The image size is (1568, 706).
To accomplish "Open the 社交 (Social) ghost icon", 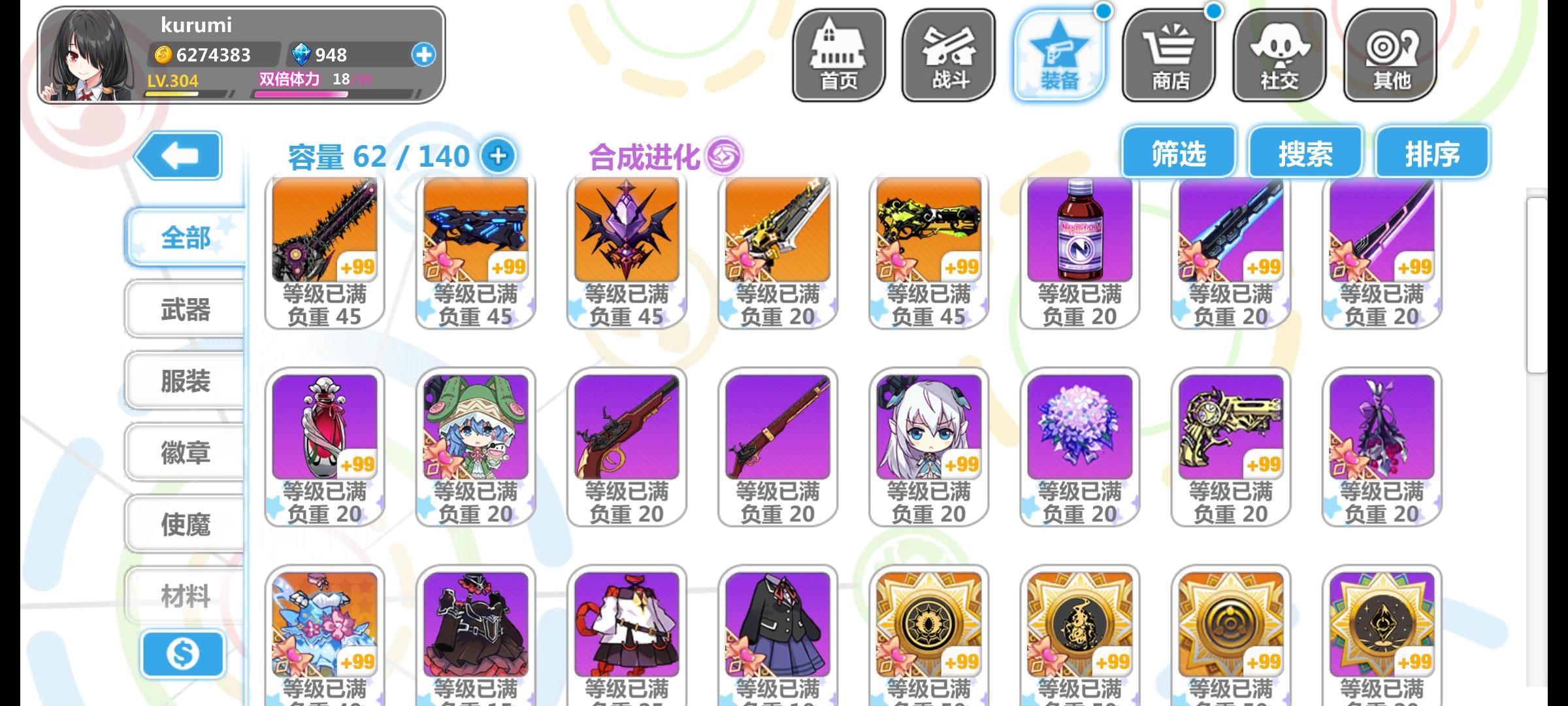I will pos(1279,52).
